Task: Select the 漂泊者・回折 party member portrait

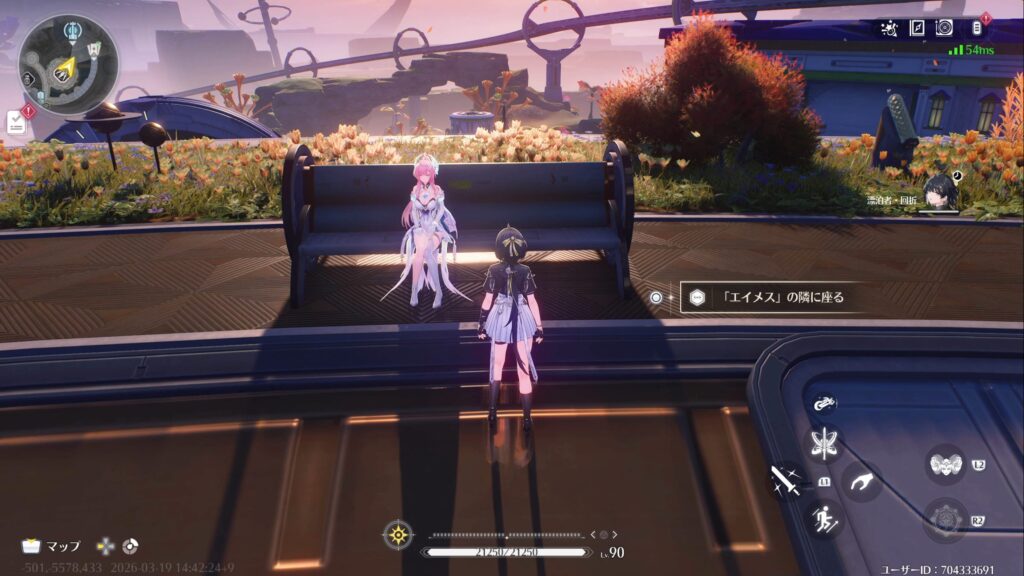Action: tap(941, 192)
